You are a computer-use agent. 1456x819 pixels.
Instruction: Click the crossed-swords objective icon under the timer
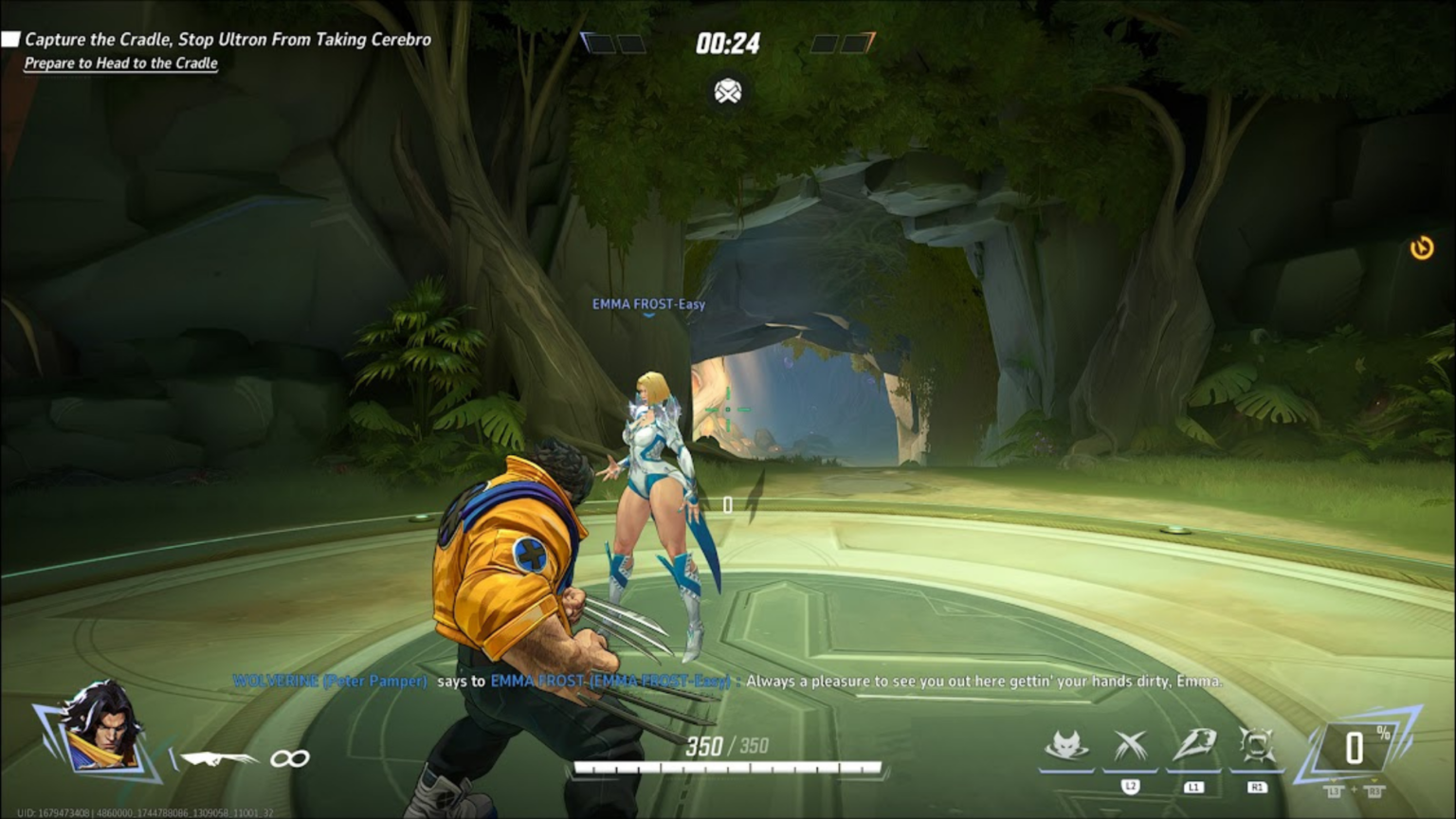pyautogui.click(x=728, y=92)
